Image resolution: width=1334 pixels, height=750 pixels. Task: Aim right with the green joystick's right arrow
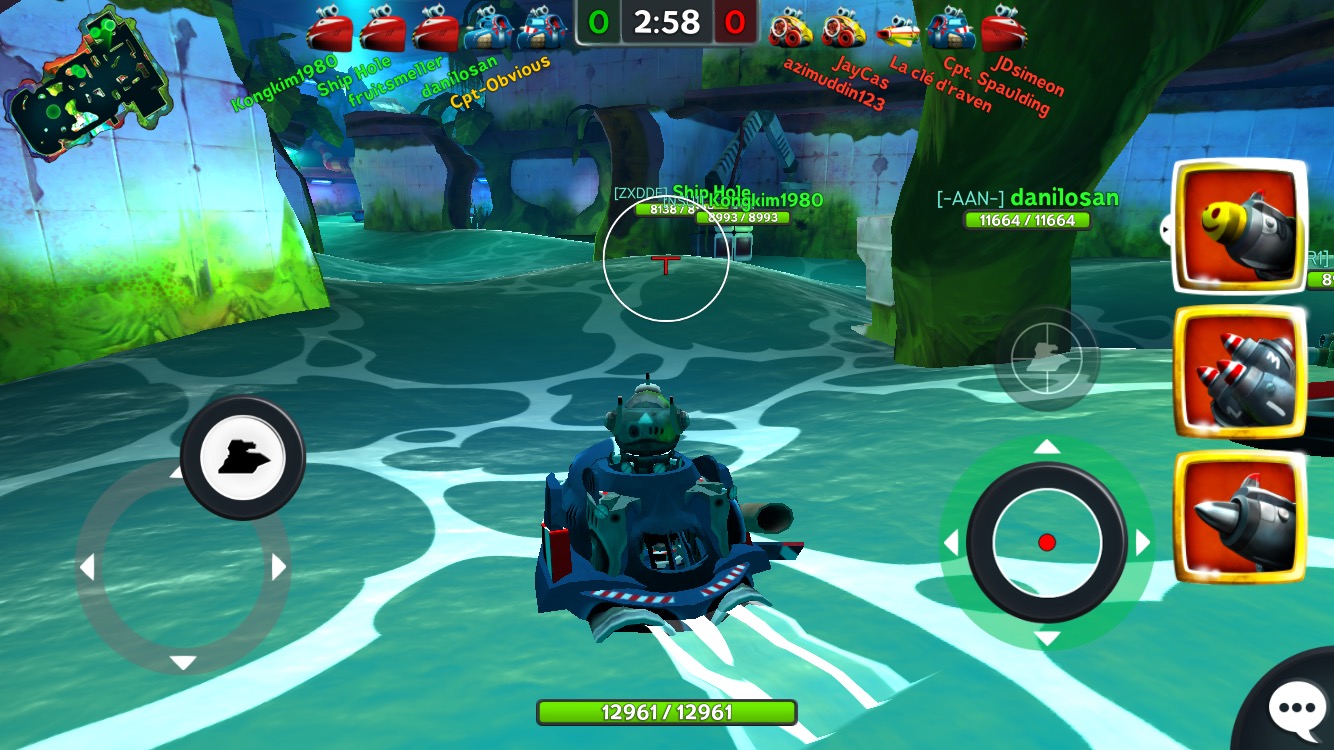pos(1142,543)
